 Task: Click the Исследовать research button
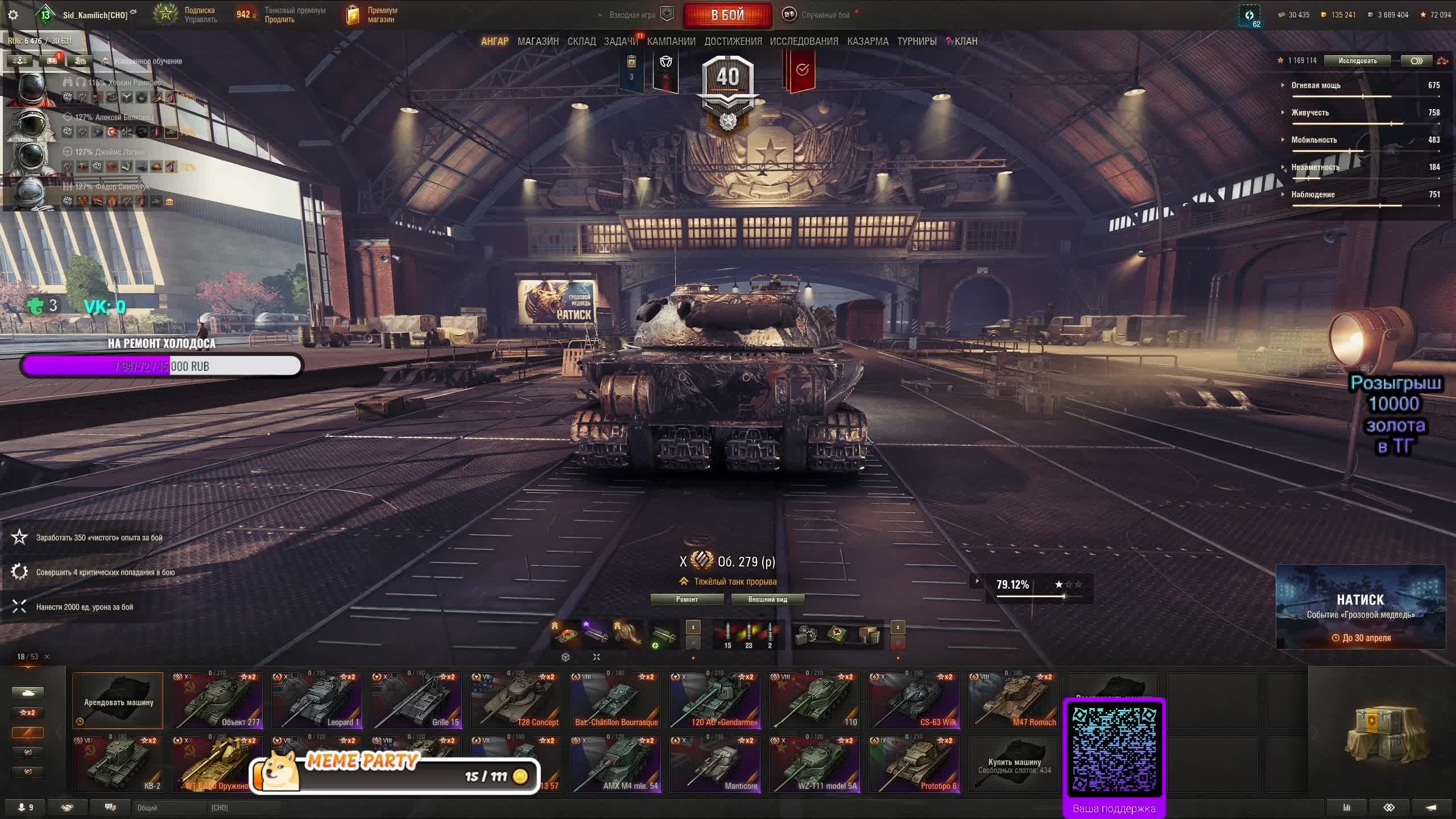pos(1357,61)
